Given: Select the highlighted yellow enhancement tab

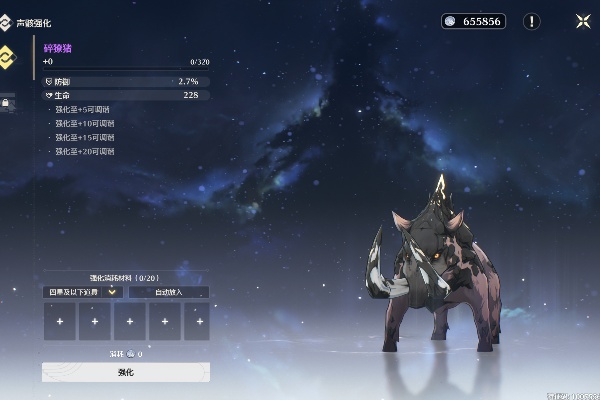Looking at the screenshot, I should [8, 56].
